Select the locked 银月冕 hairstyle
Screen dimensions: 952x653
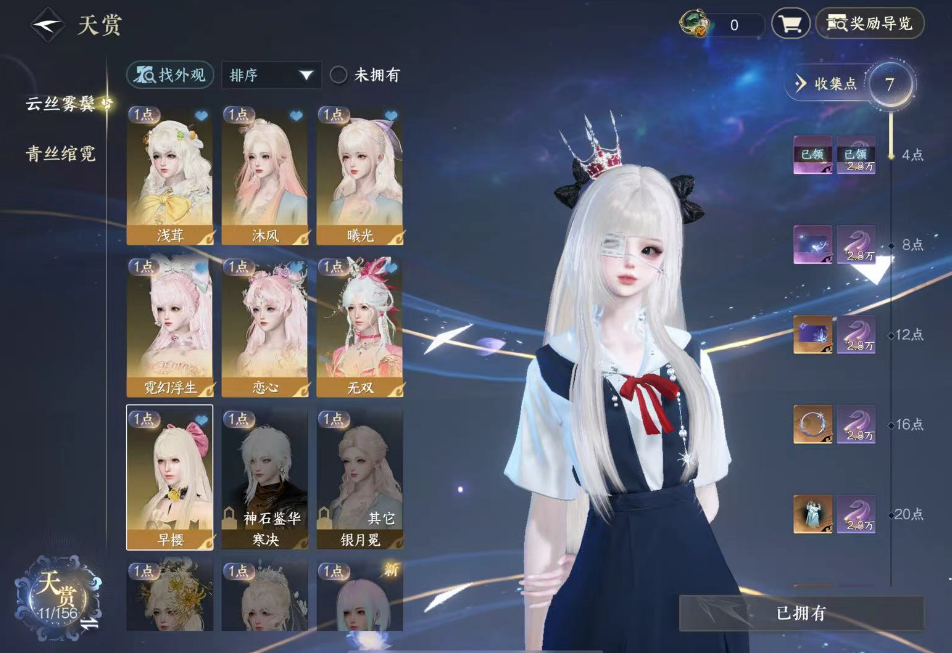[x=359, y=477]
